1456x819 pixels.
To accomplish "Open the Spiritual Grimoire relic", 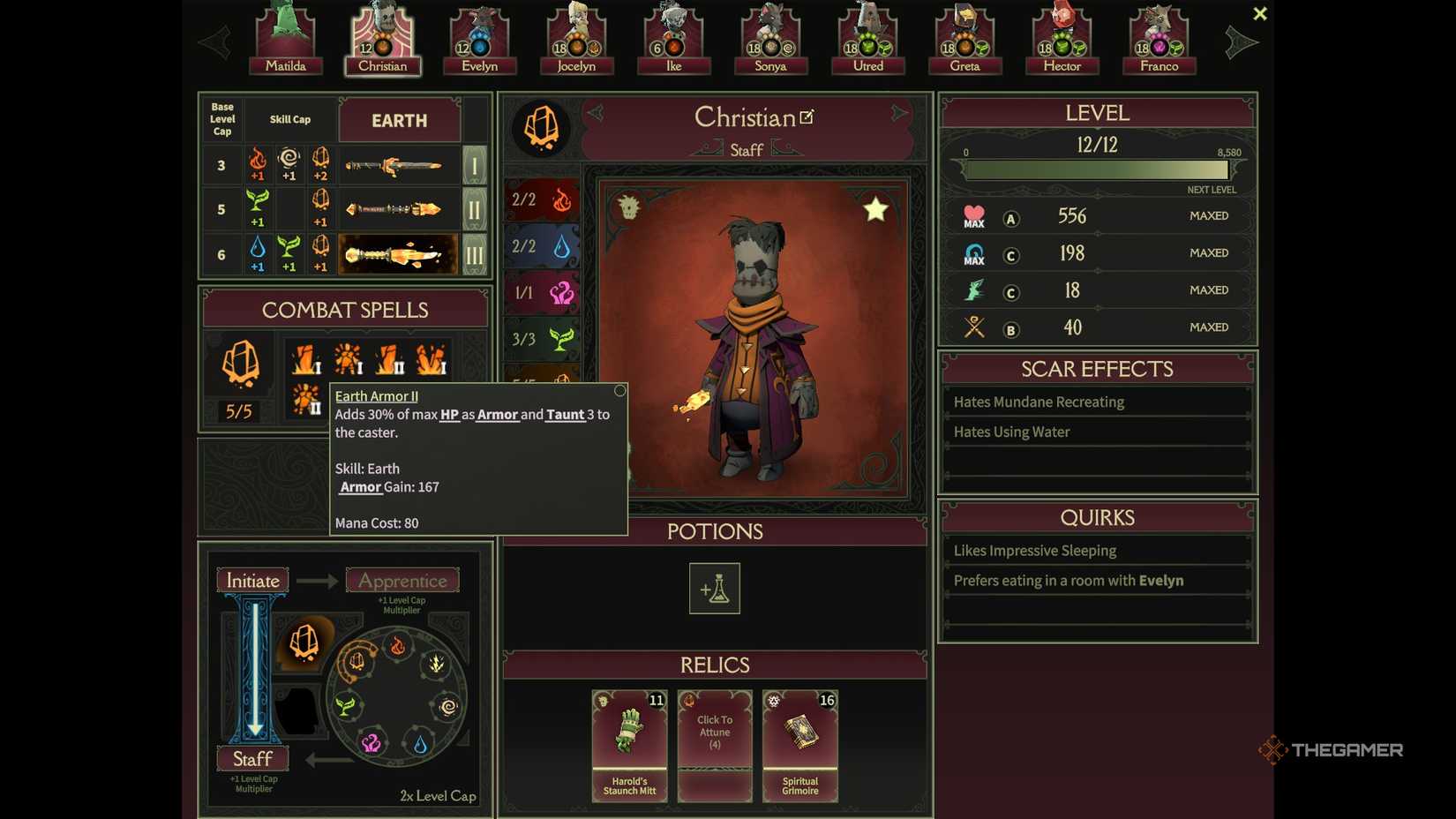I will pyautogui.click(x=799, y=746).
